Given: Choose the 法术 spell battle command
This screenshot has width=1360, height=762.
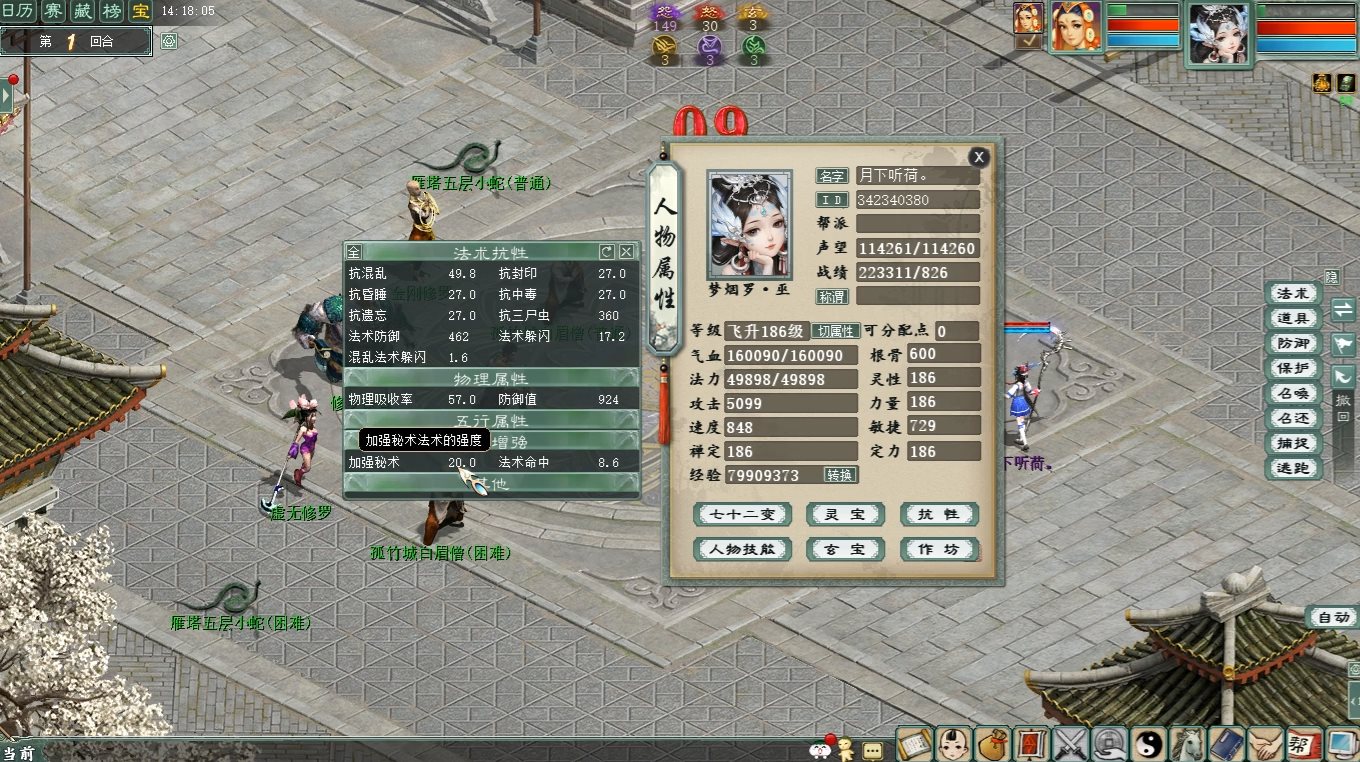Looking at the screenshot, I should point(1292,293).
